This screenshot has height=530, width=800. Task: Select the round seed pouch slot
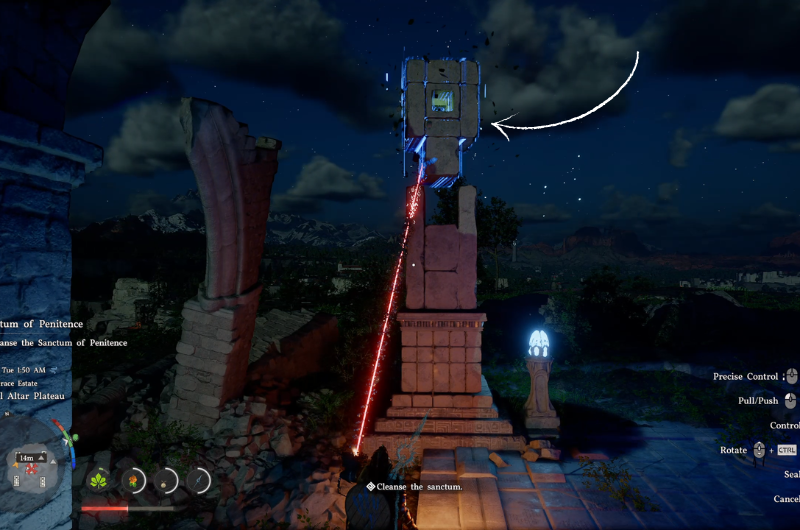tap(166, 481)
